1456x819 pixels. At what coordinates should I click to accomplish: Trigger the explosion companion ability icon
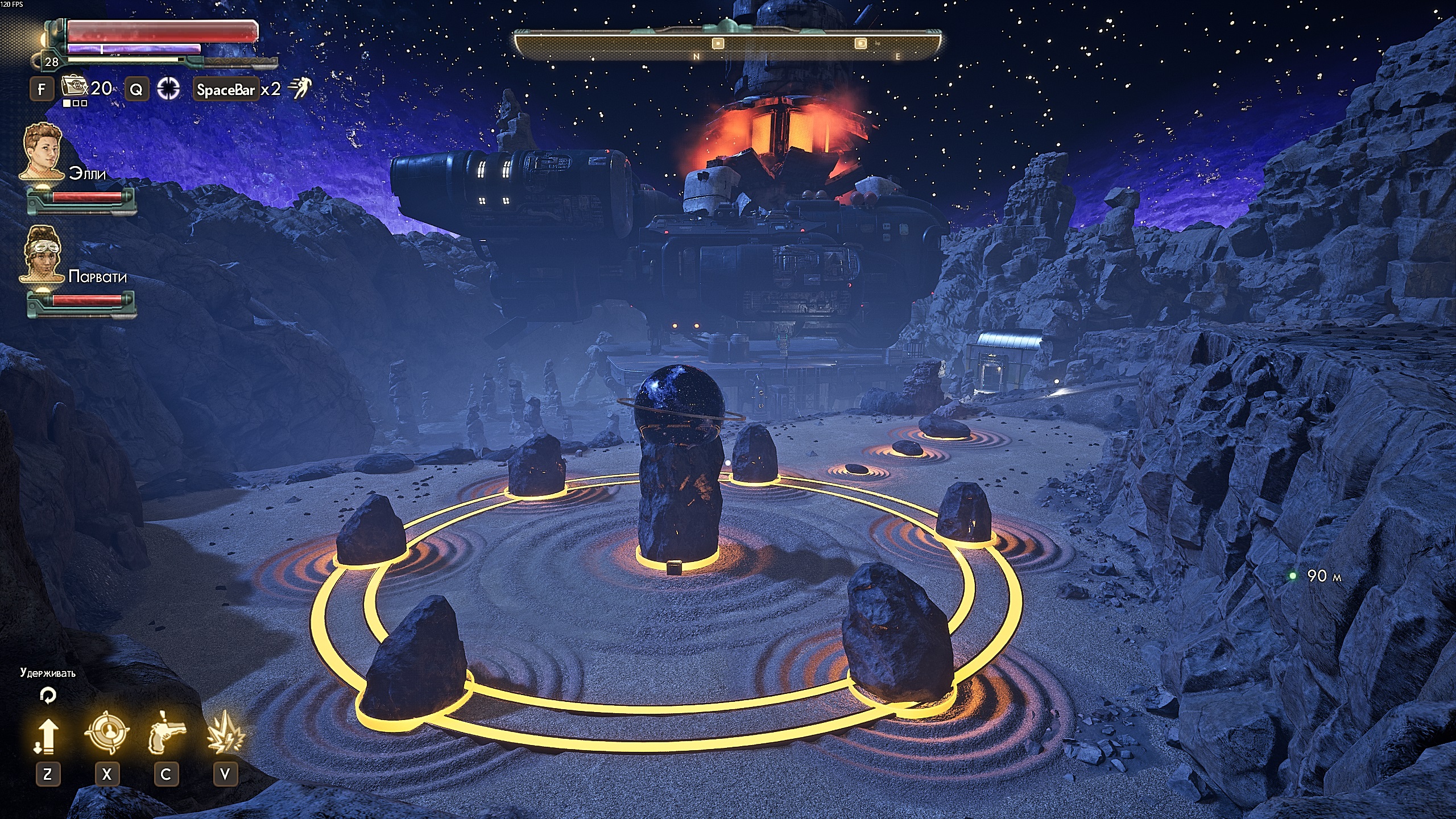pos(225,733)
